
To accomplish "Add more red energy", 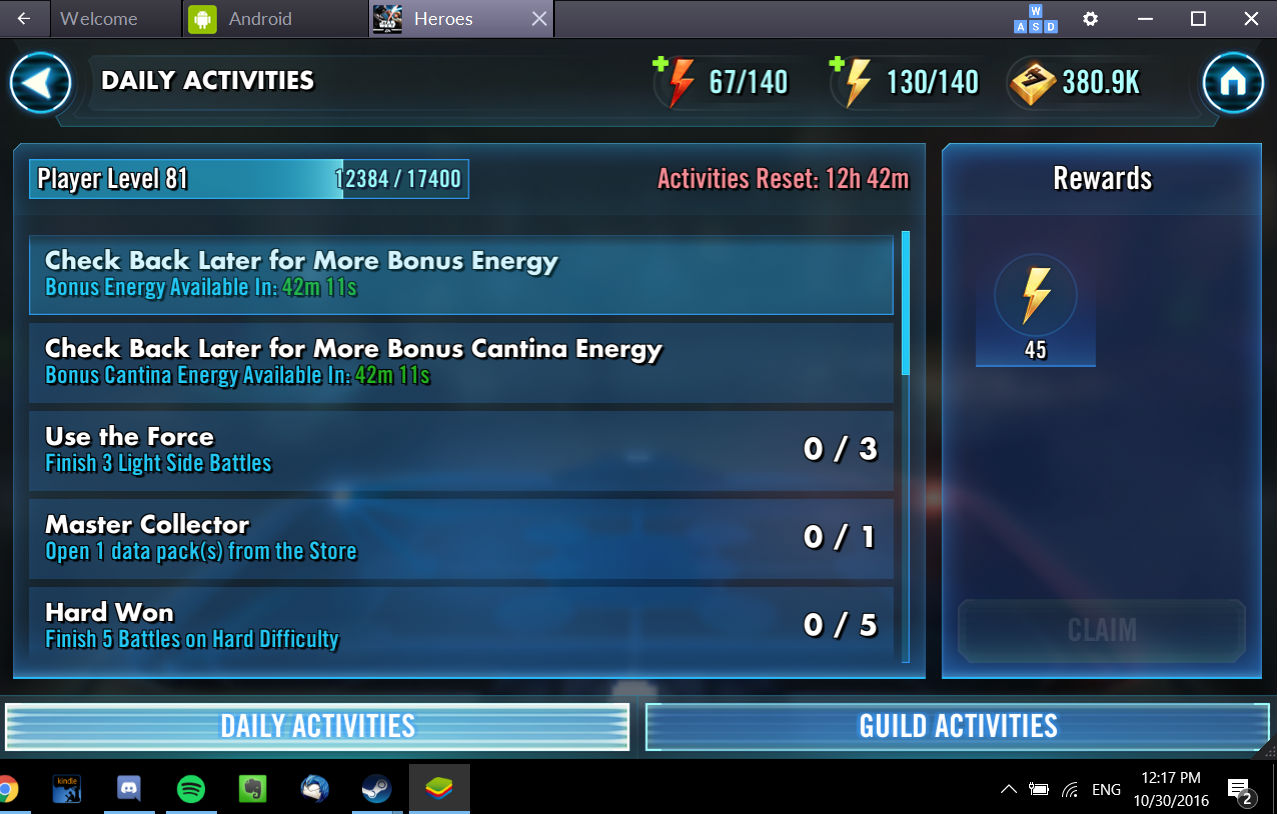I will pos(660,66).
